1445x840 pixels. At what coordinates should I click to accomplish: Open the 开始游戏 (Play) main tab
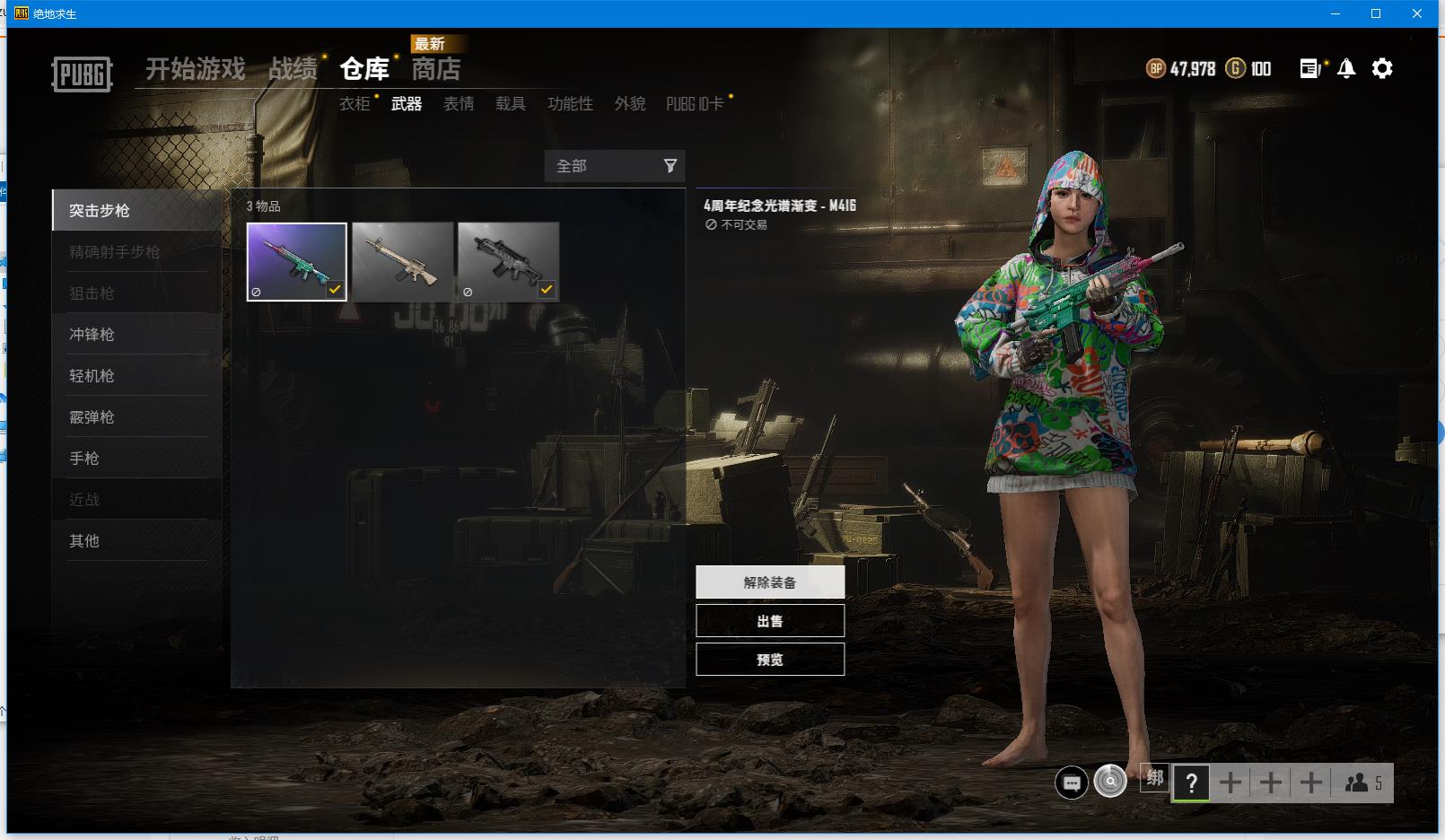195,69
